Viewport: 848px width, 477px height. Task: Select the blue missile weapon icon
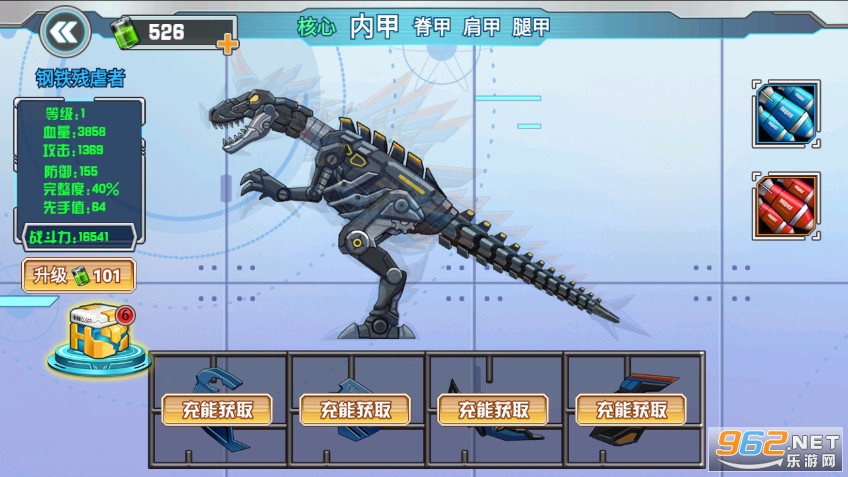787,114
